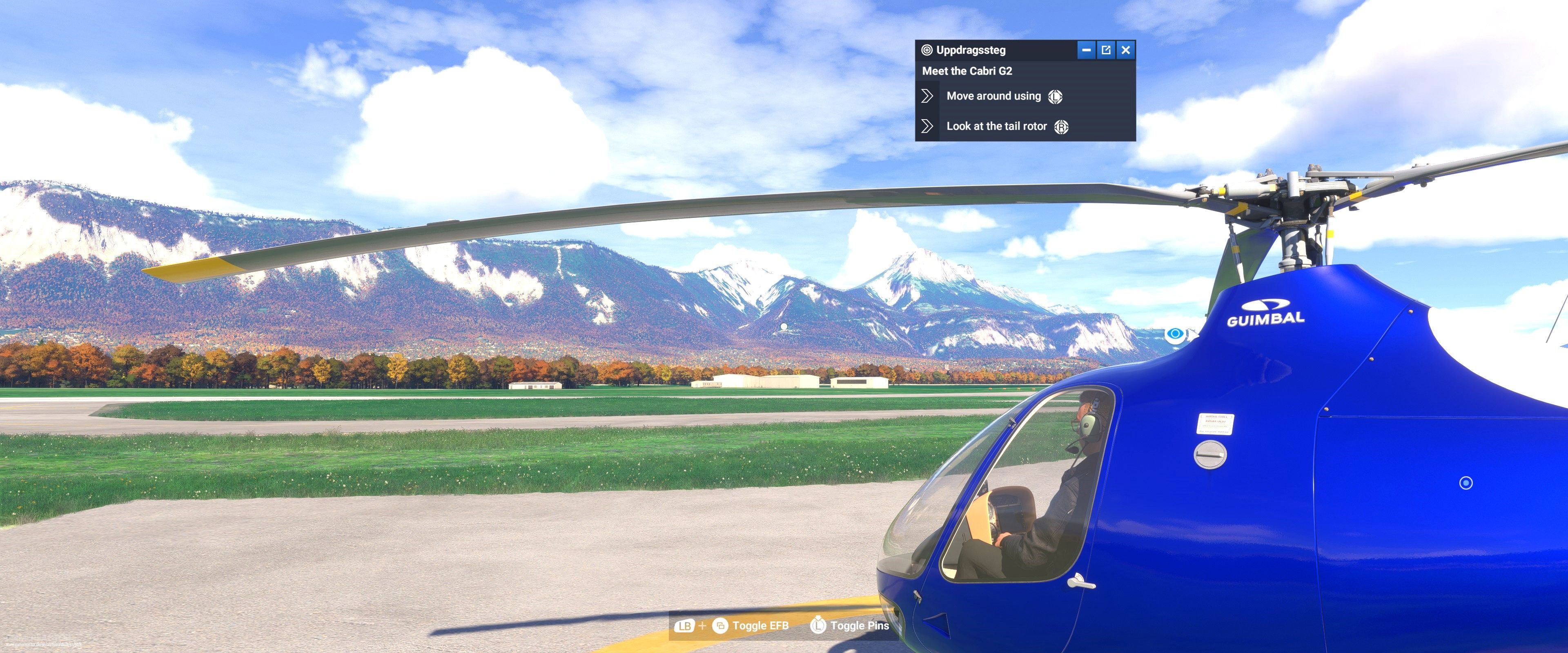Viewport: 1568px width, 653px height.
Task: Click the EFB tablet icon in the bottom bar
Action: coord(722,626)
